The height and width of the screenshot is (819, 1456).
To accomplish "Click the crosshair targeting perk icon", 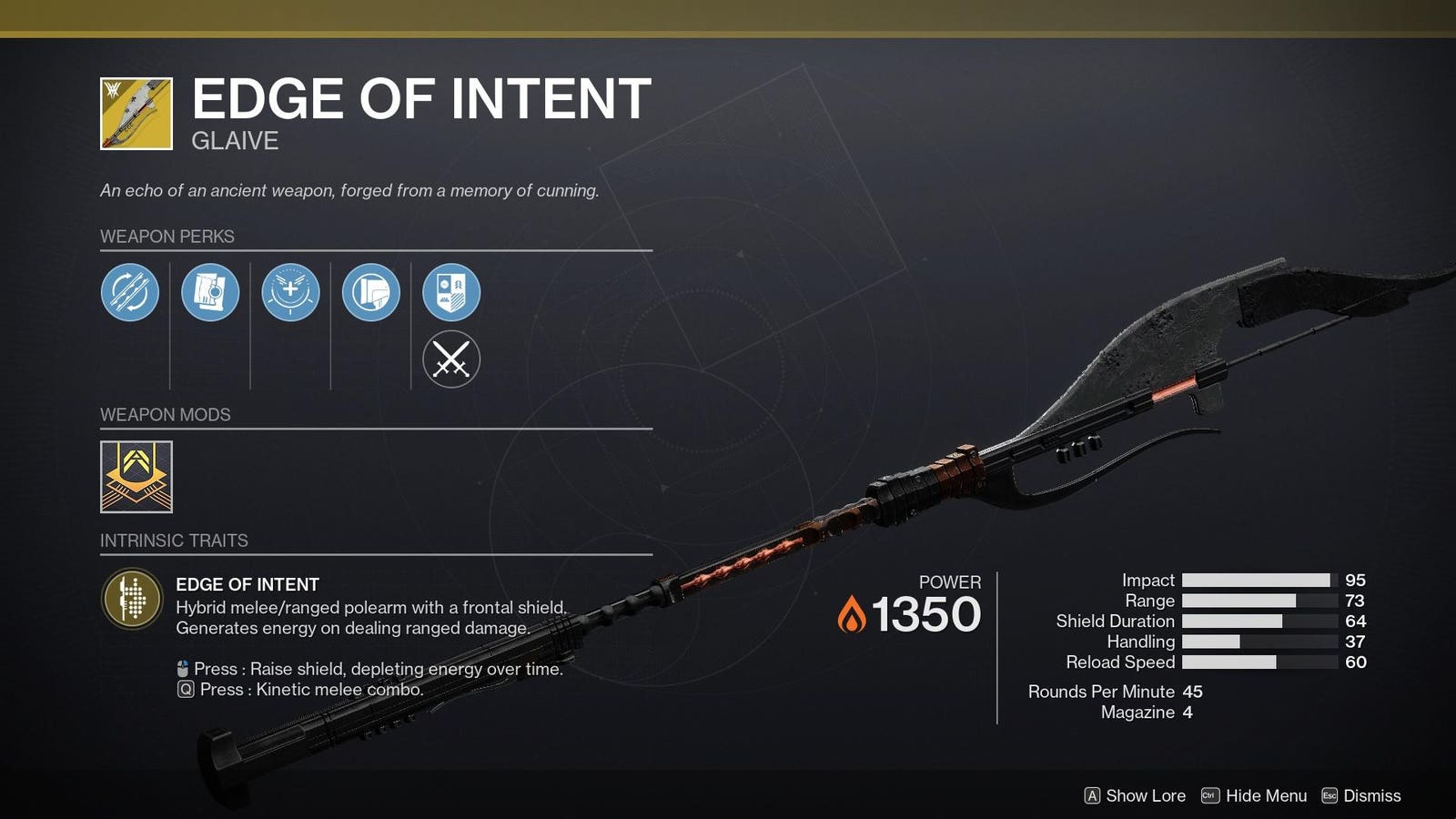I will click(x=290, y=292).
